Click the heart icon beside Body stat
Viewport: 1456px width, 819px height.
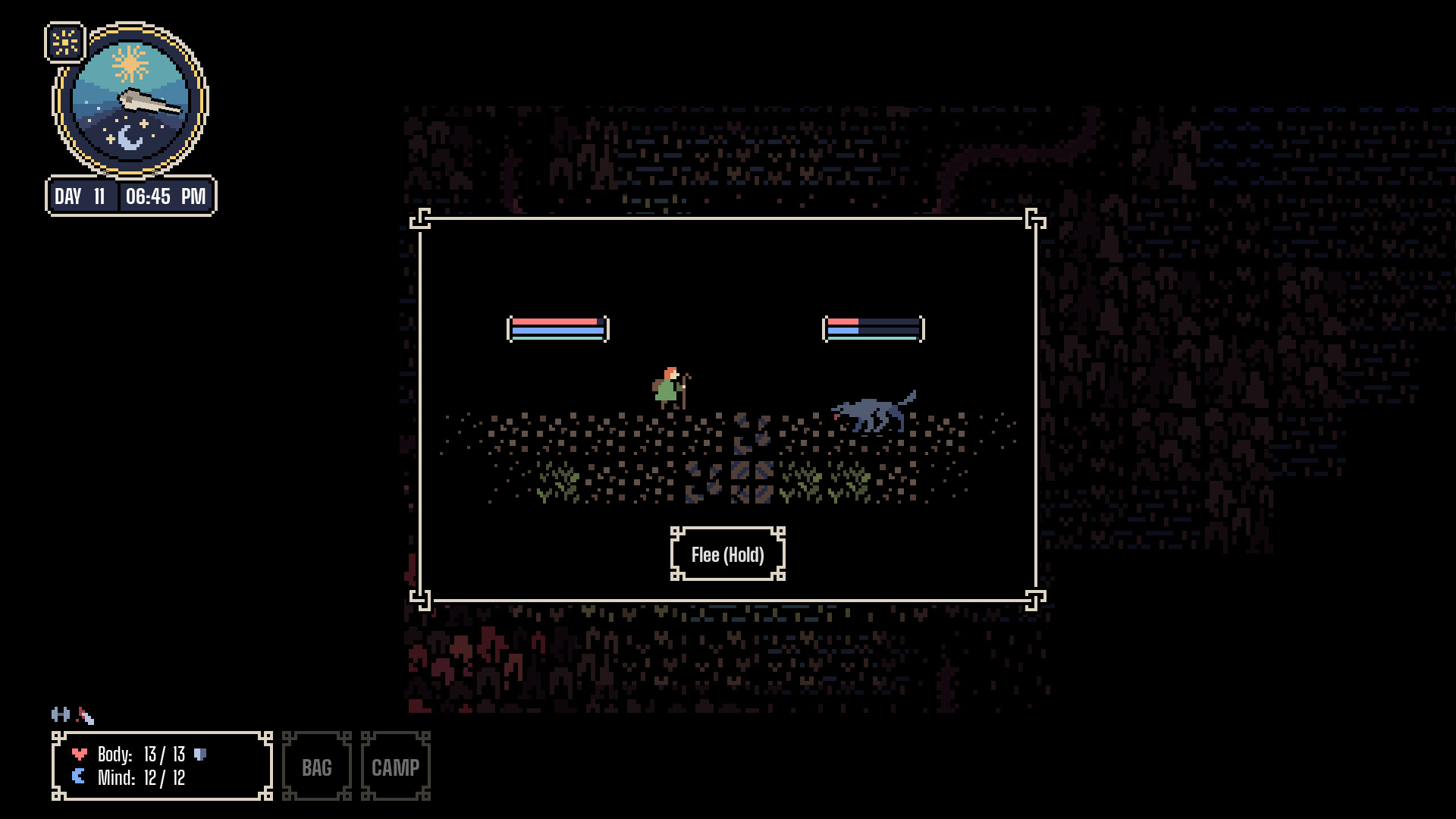(x=79, y=755)
